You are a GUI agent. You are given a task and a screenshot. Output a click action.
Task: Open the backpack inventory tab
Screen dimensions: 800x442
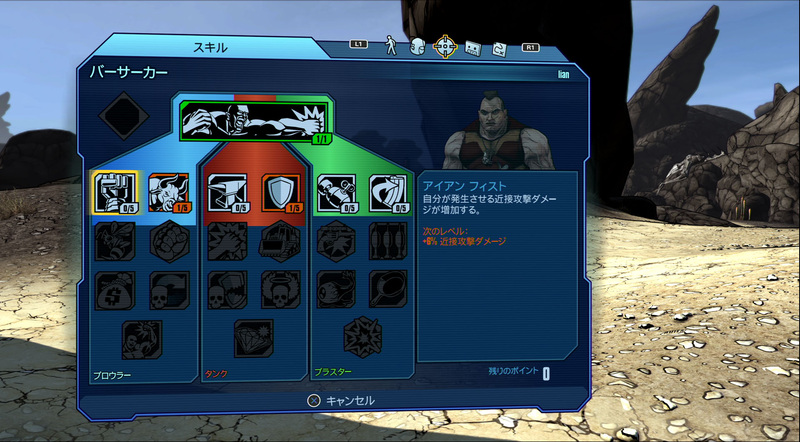418,46
